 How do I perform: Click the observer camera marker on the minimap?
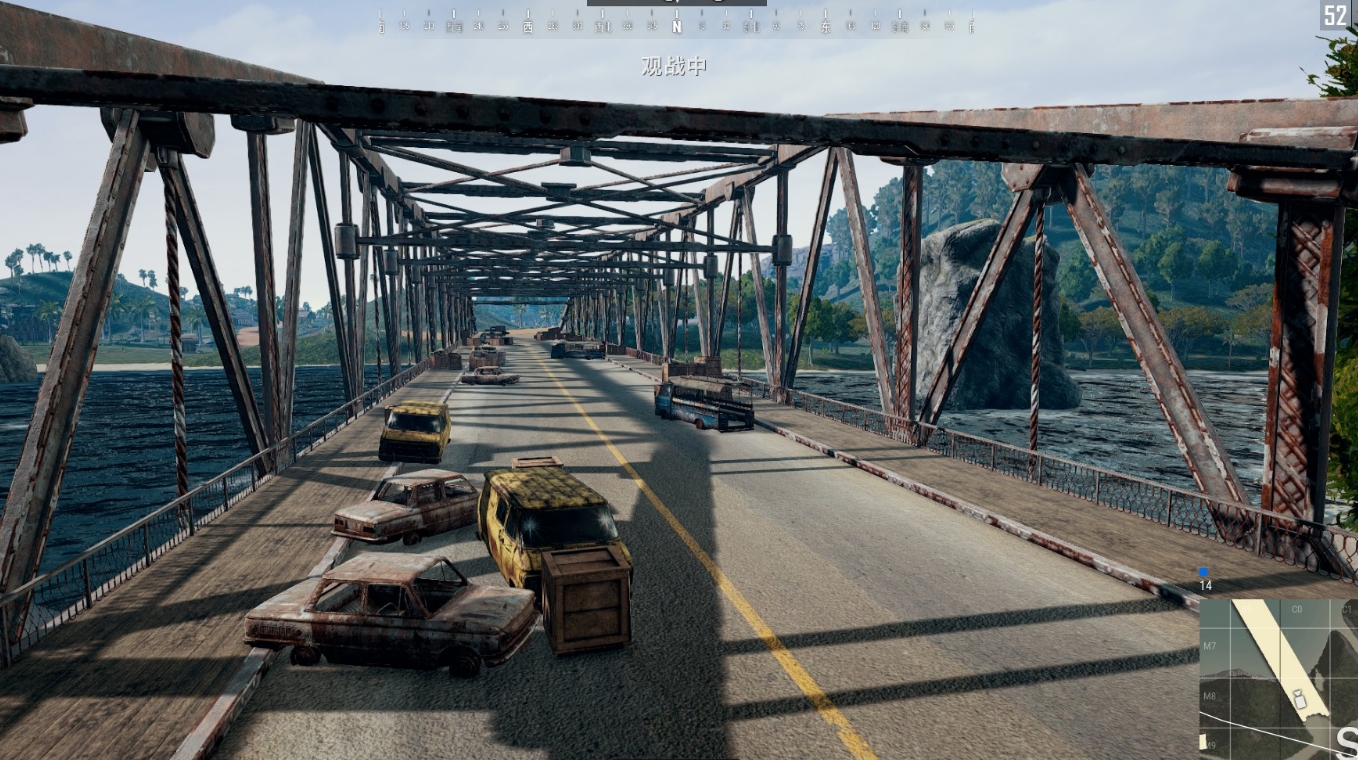[x=1299, y=699]
